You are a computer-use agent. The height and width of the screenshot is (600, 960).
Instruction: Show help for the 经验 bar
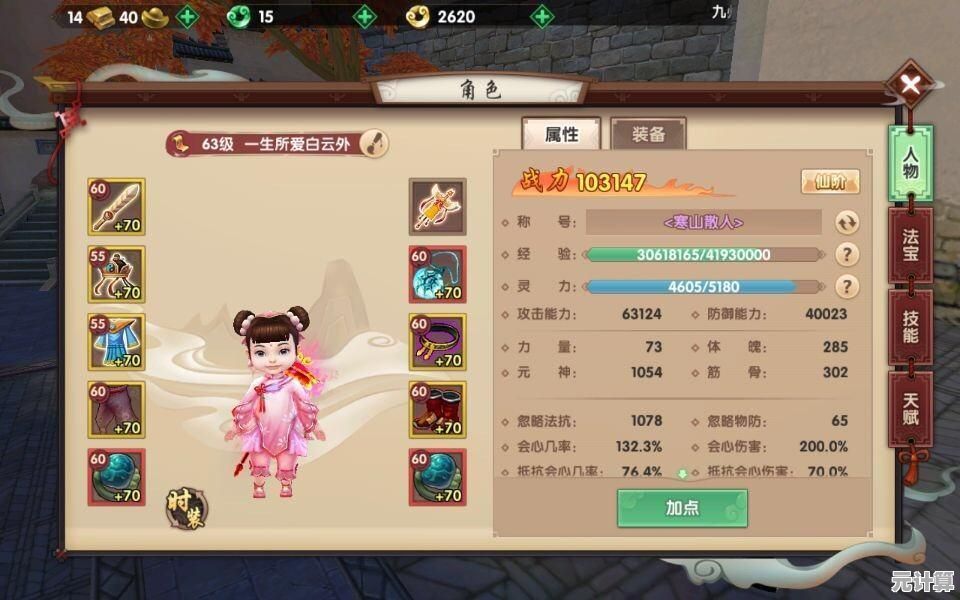tap(847, 254)
